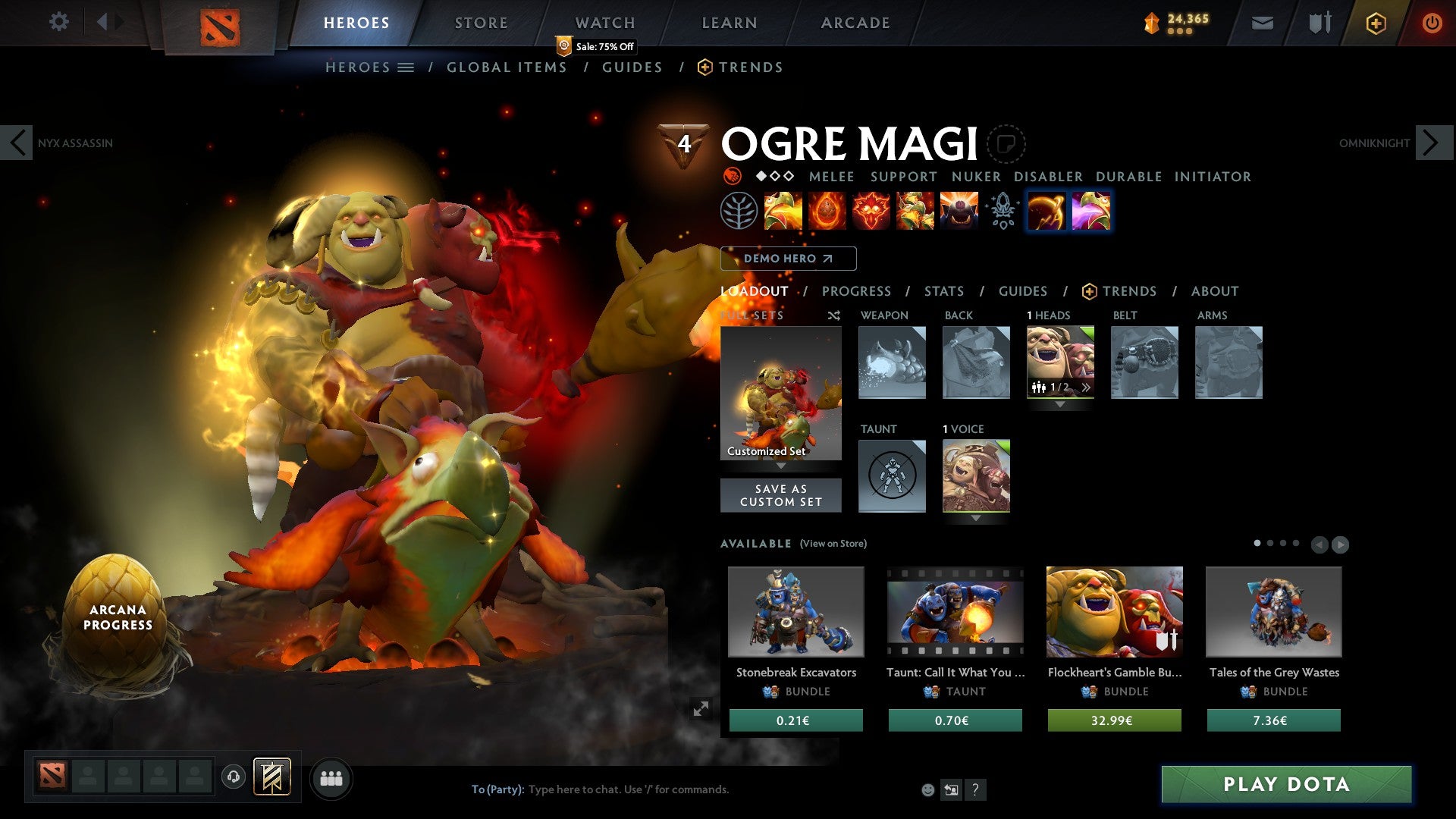Viewport: 1456px width, 819px height.
Task: Switch to the STATS tab
Action: pyautogui.click(x=944, y=291)
